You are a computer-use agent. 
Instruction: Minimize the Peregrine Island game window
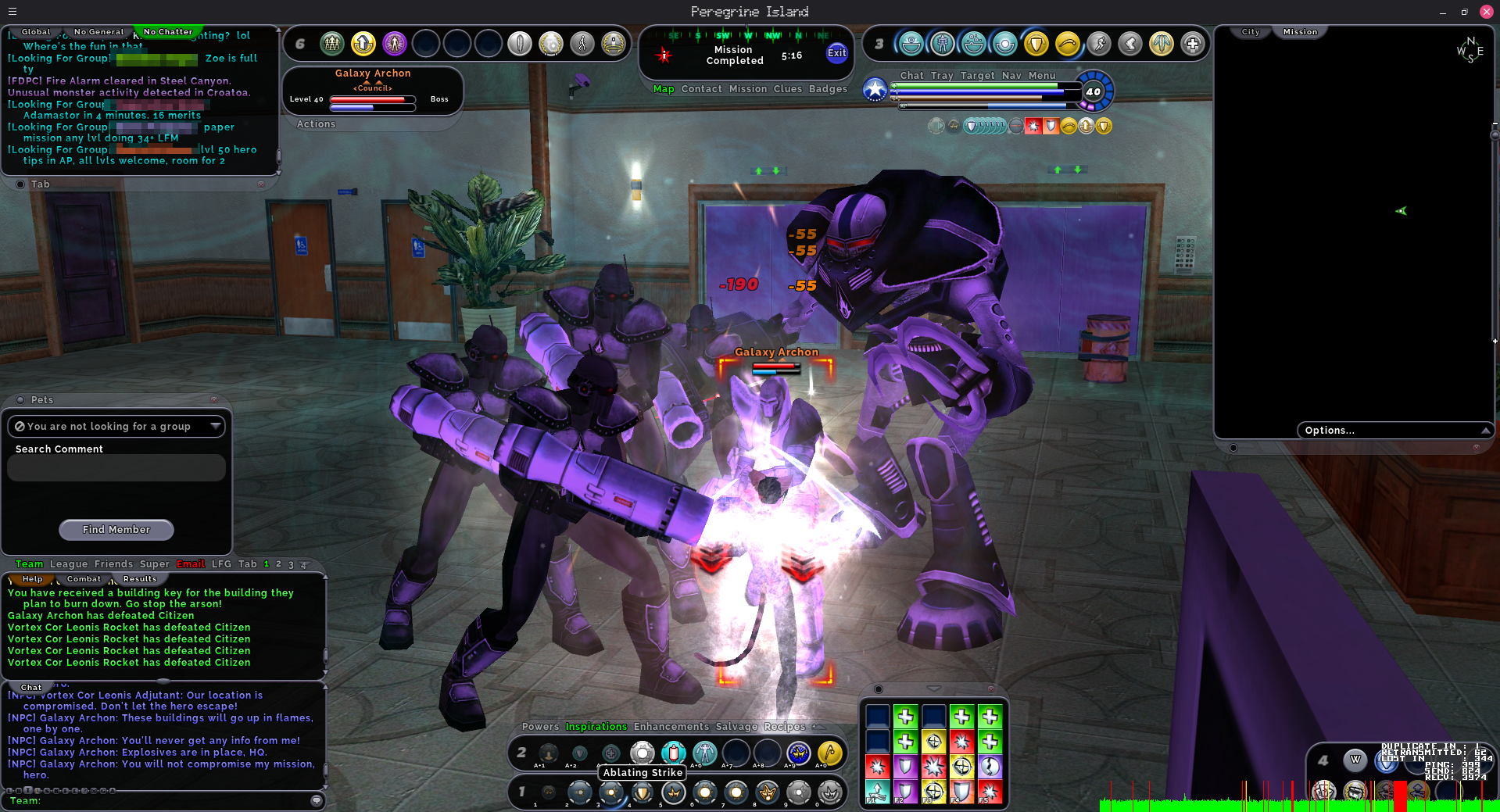point(1442,12)
